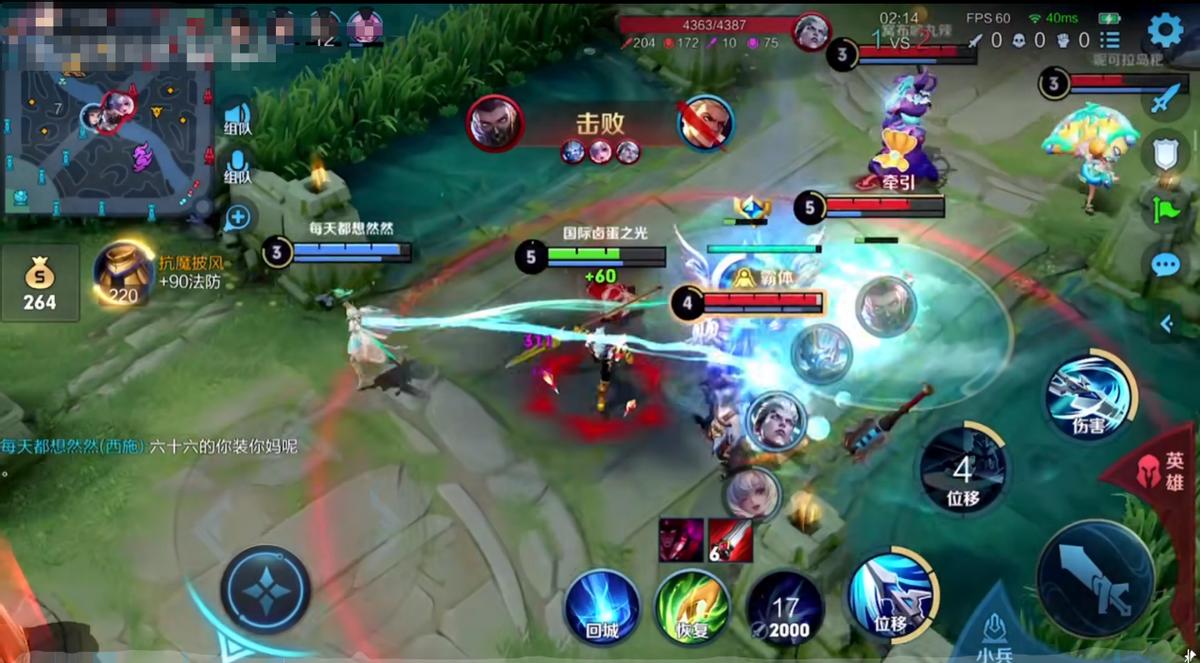Open the settings gear menu
The height and width of the screenshot is (663, 1200).
click(x=1165, y=31)
